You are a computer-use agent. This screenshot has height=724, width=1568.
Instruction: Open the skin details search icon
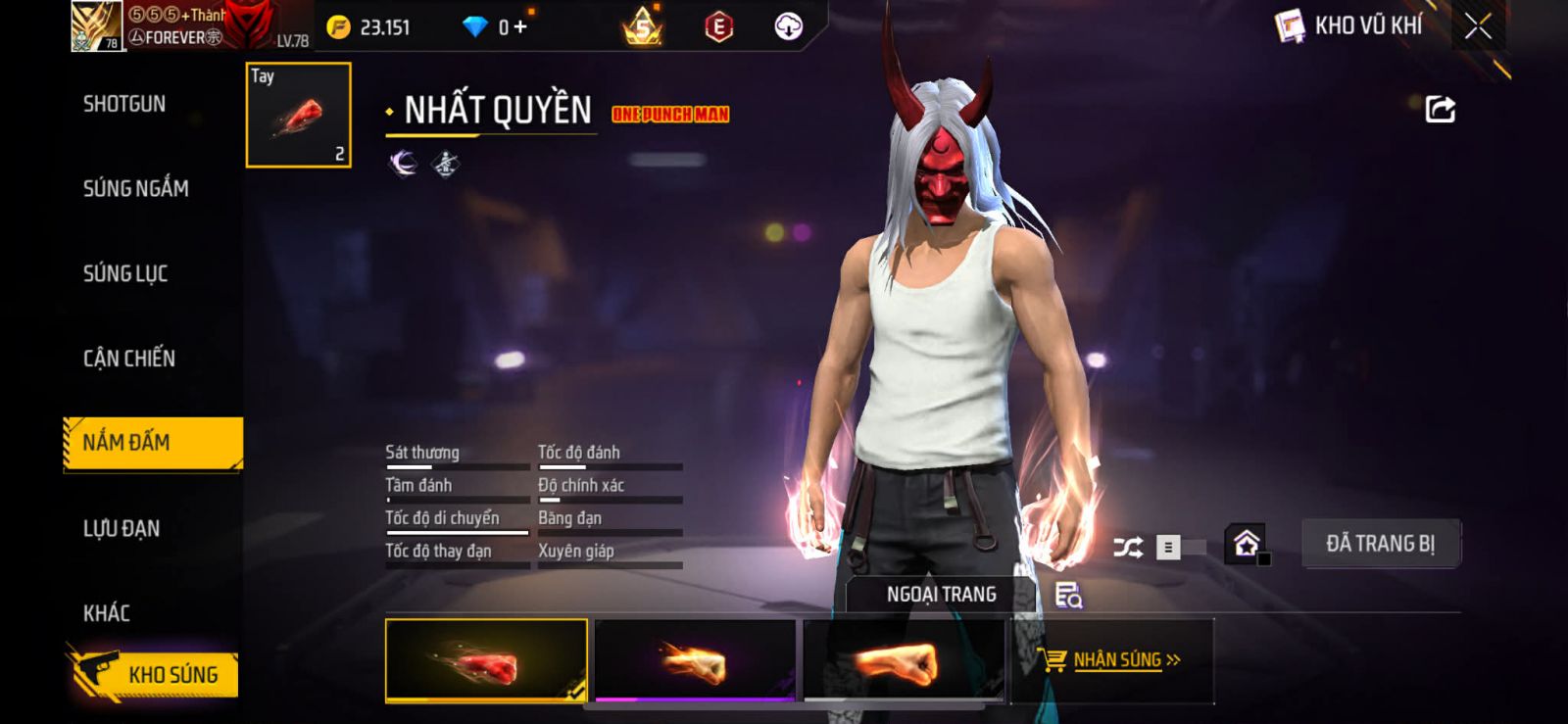(1067, 595)
